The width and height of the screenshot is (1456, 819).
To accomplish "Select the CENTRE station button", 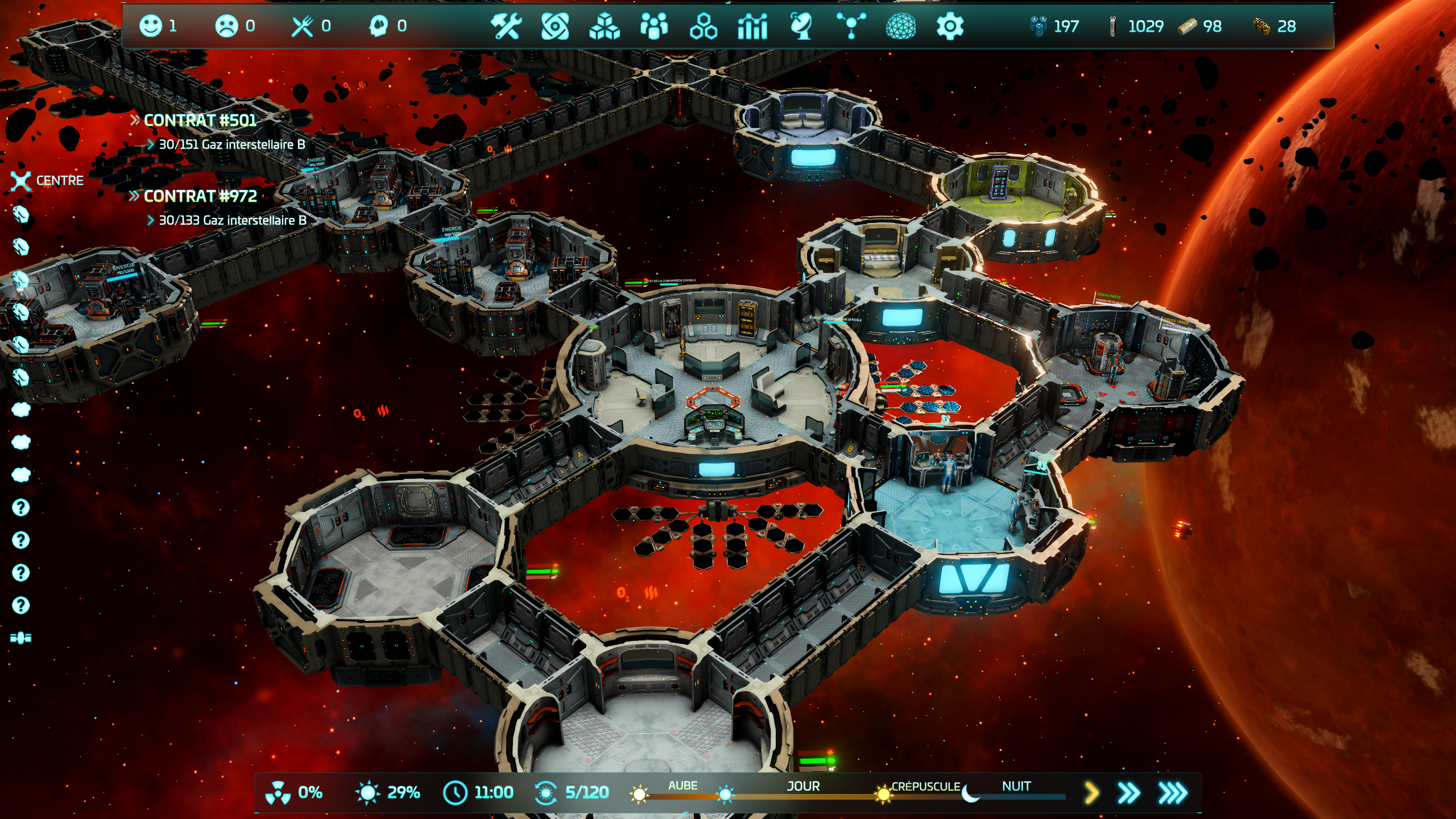I will tap(48, 181).
